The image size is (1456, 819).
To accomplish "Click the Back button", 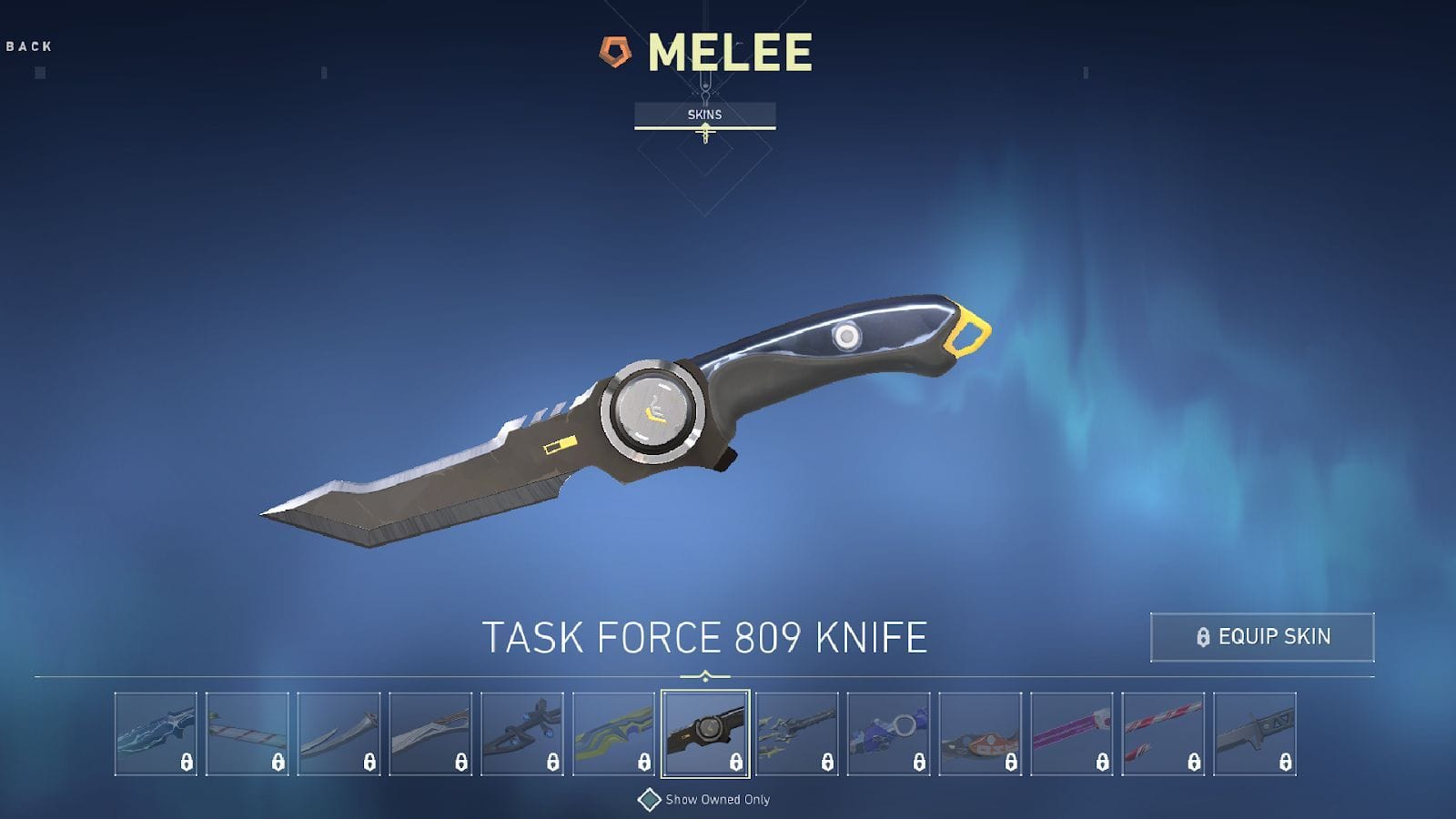I will [x=28, y=42].
